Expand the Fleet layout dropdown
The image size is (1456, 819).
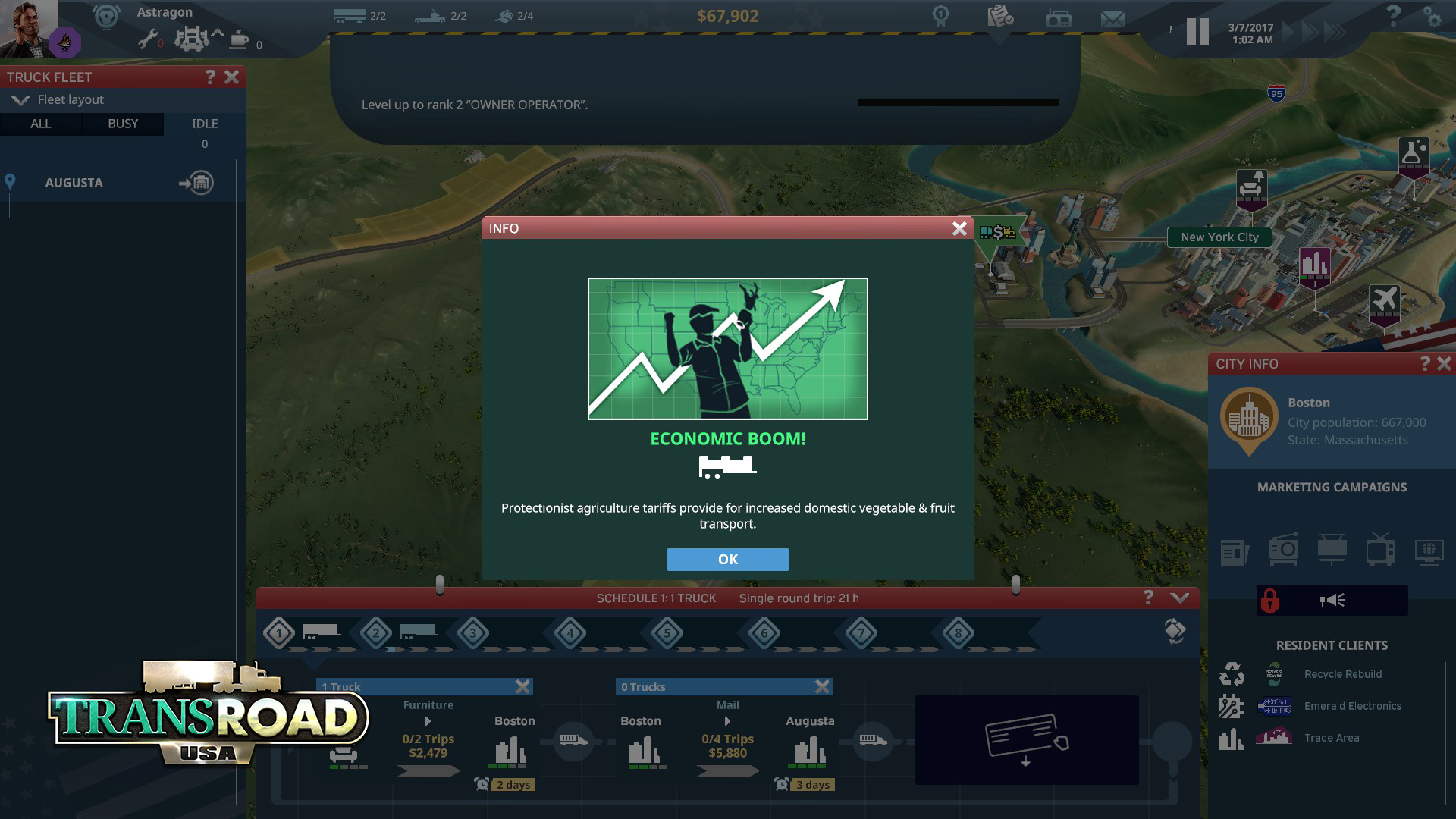coord(20,100)
